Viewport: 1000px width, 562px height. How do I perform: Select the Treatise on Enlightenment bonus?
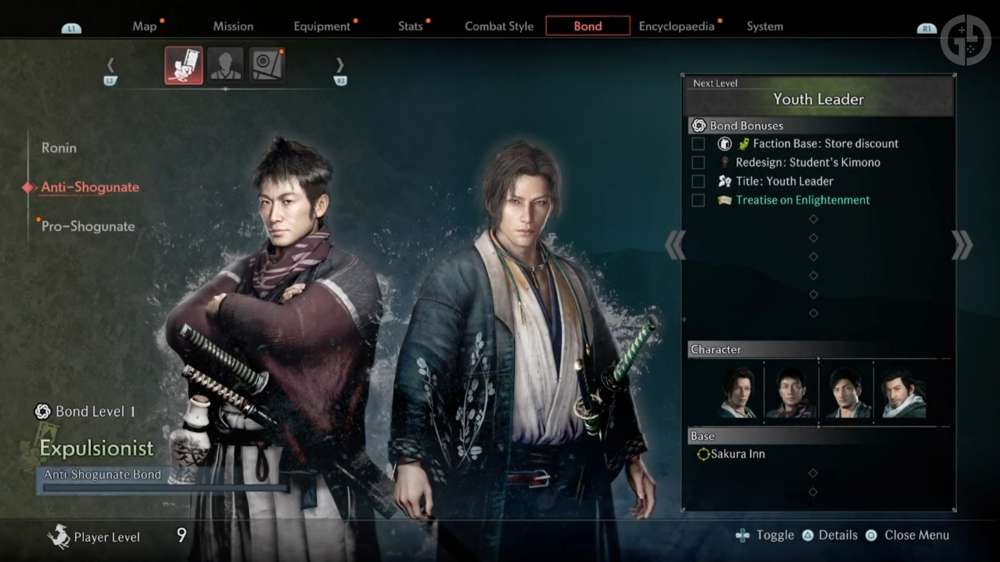coord(802,200)
